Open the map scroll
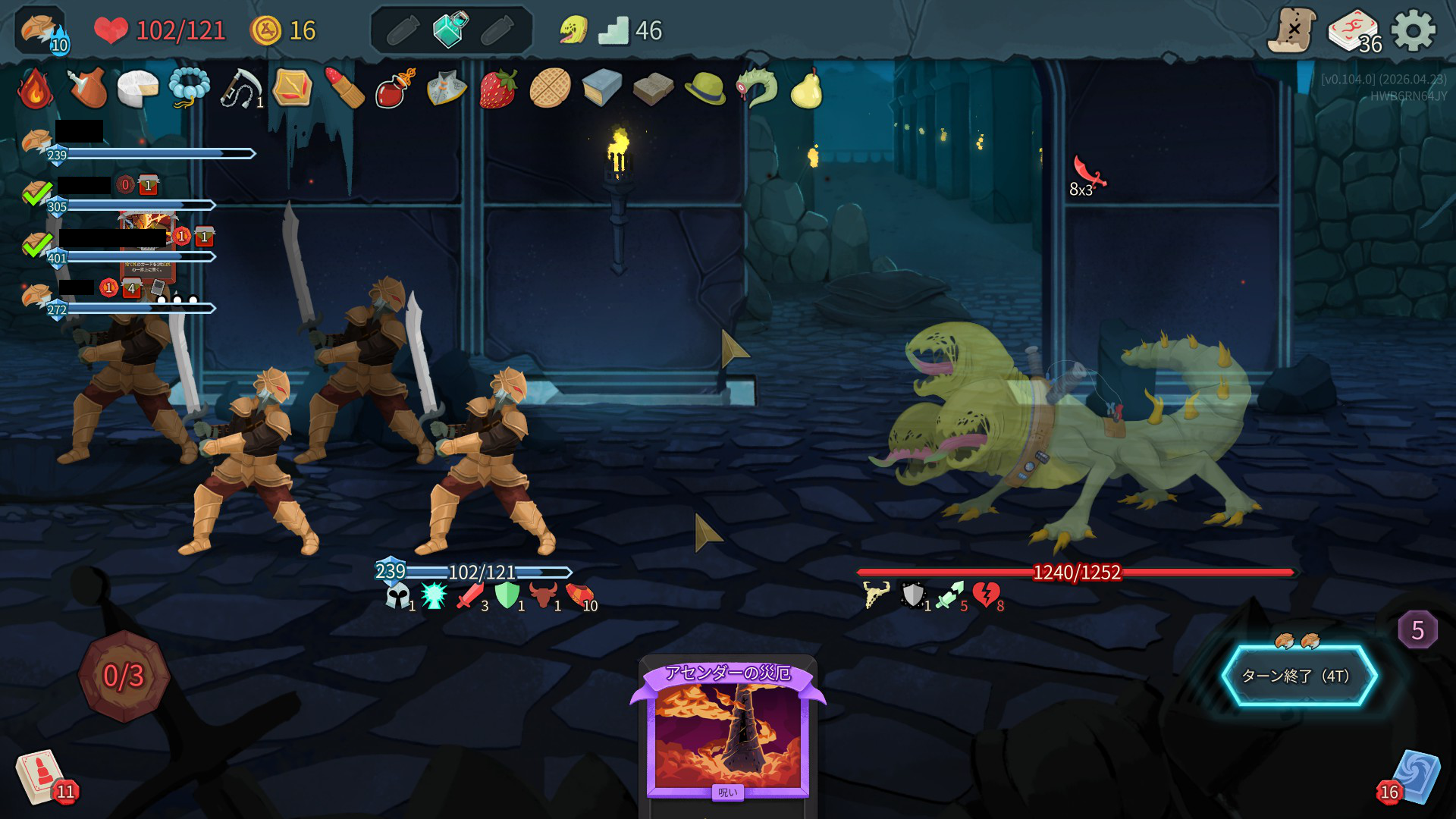The height and width of the screenshot is (819, 1456). tap(1292, 31)
